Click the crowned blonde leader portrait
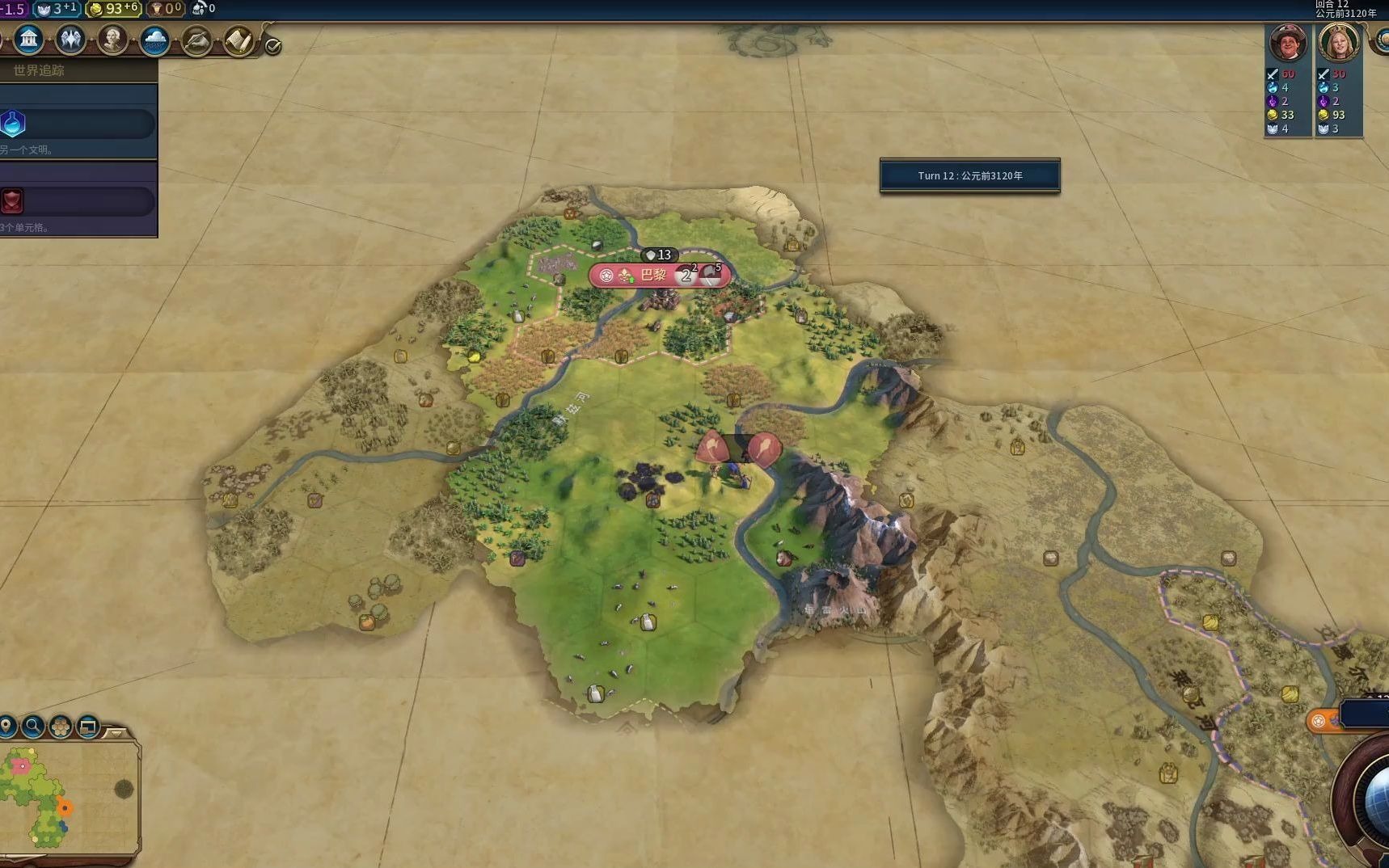 (1338, 43)
